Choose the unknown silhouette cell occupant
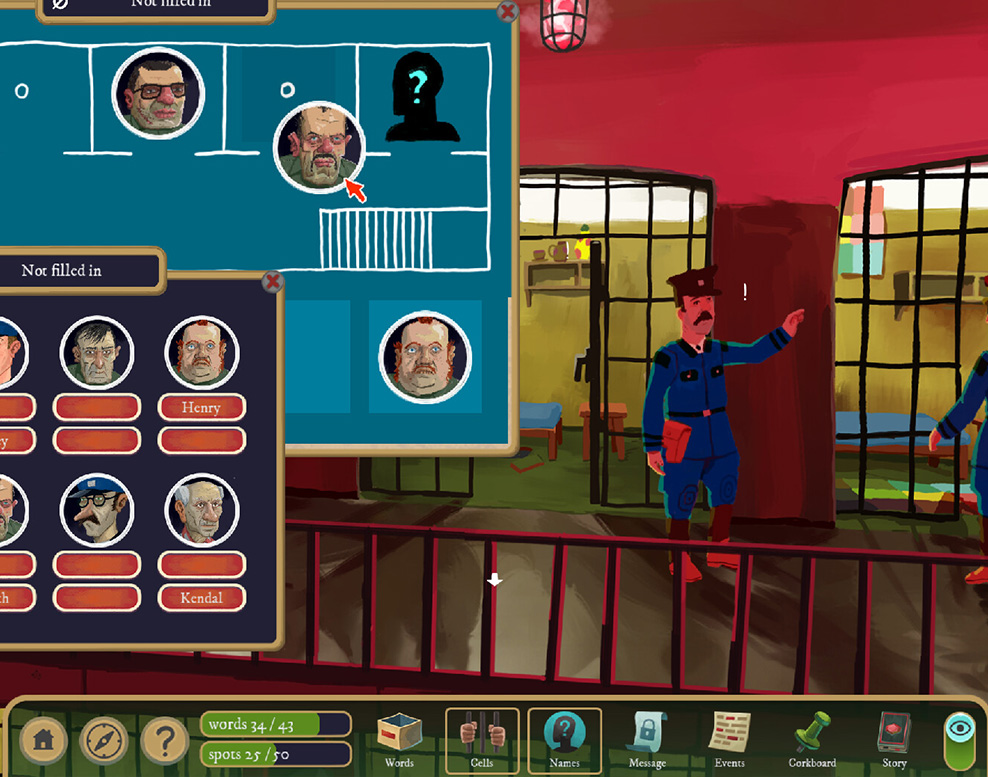This screenshot has height=777, width=988. pos(421,97)
